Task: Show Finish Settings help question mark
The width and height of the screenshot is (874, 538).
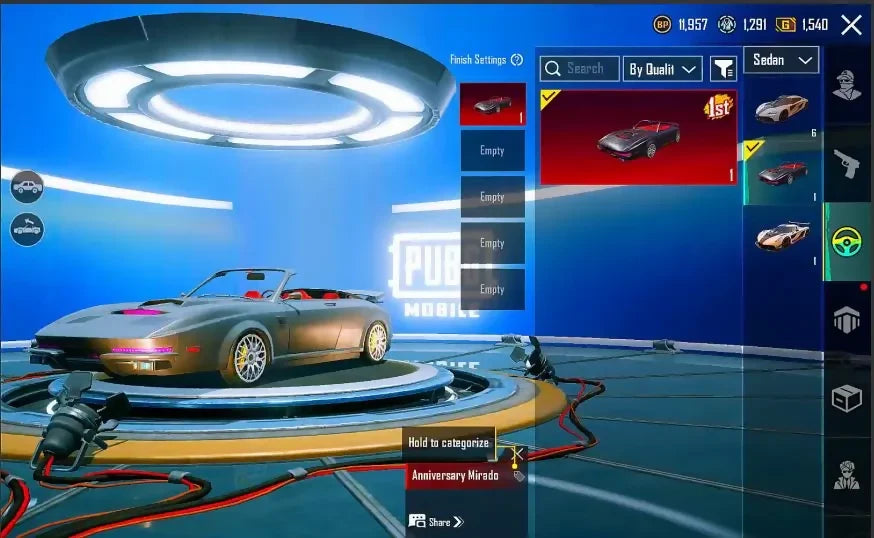Action: click(517, 60)
